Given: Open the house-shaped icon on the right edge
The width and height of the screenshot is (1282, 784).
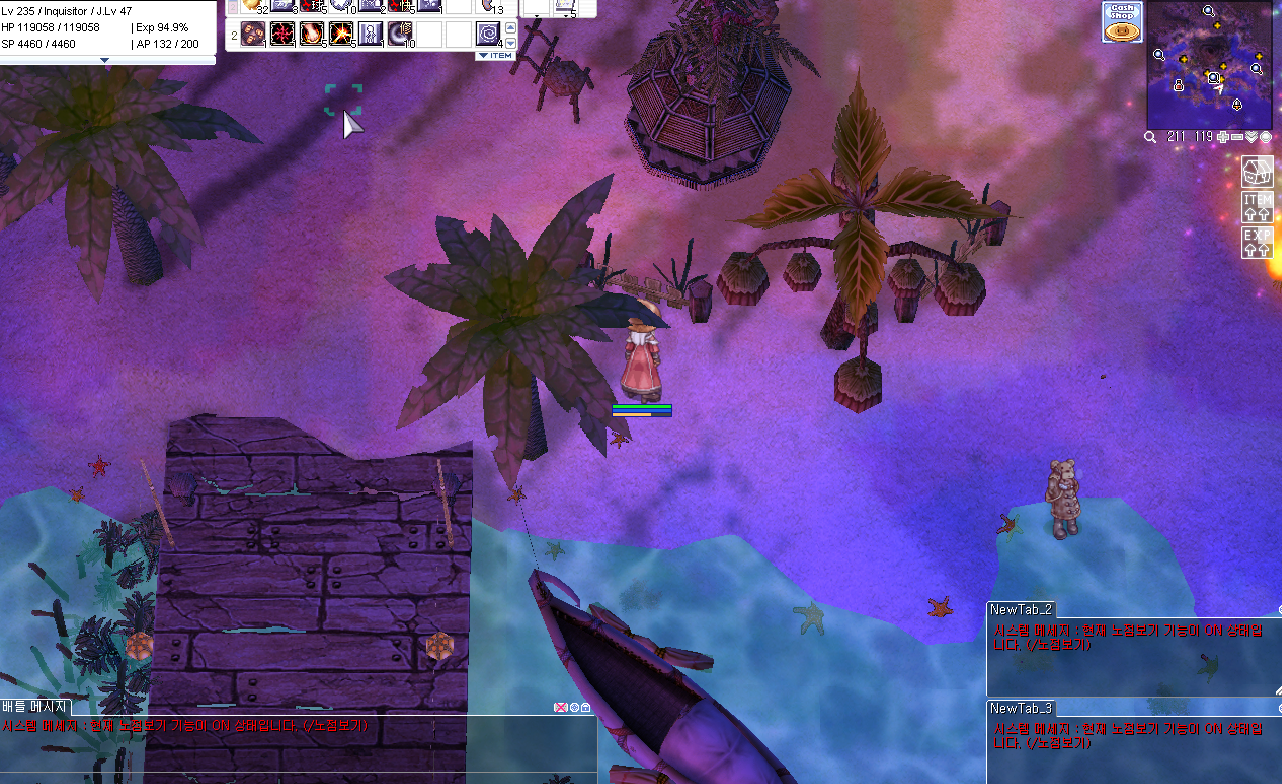Looking at the screenshot, I should (x=1257, y=171).
